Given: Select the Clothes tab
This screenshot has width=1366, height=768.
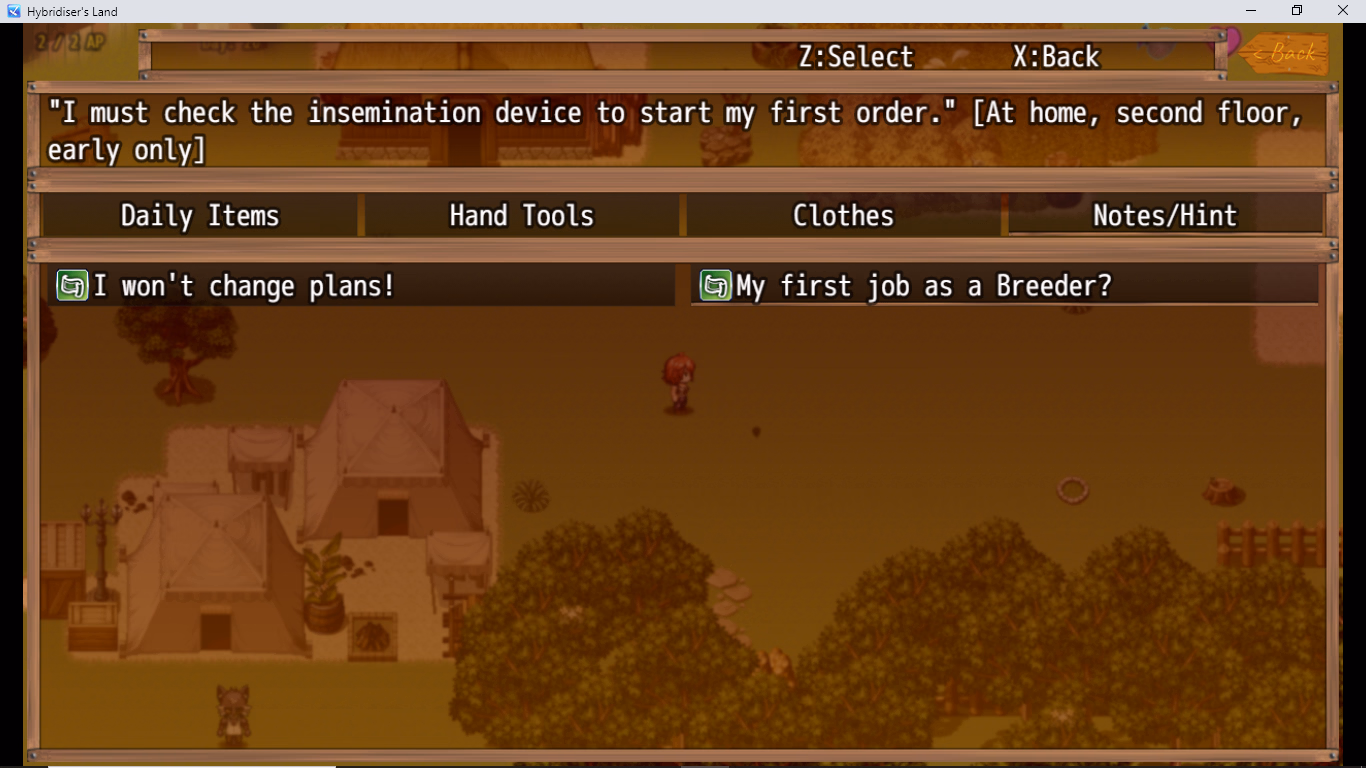Looking at the screenshot, I should (843, 216).
